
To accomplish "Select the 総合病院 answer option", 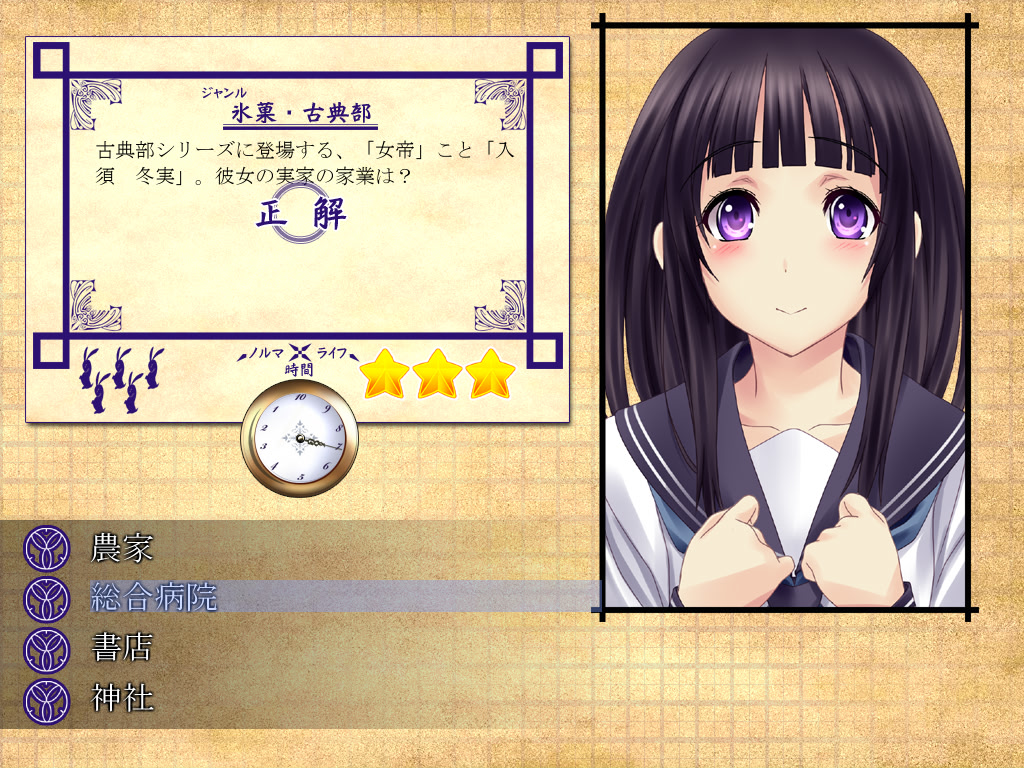I will point(153,597).
